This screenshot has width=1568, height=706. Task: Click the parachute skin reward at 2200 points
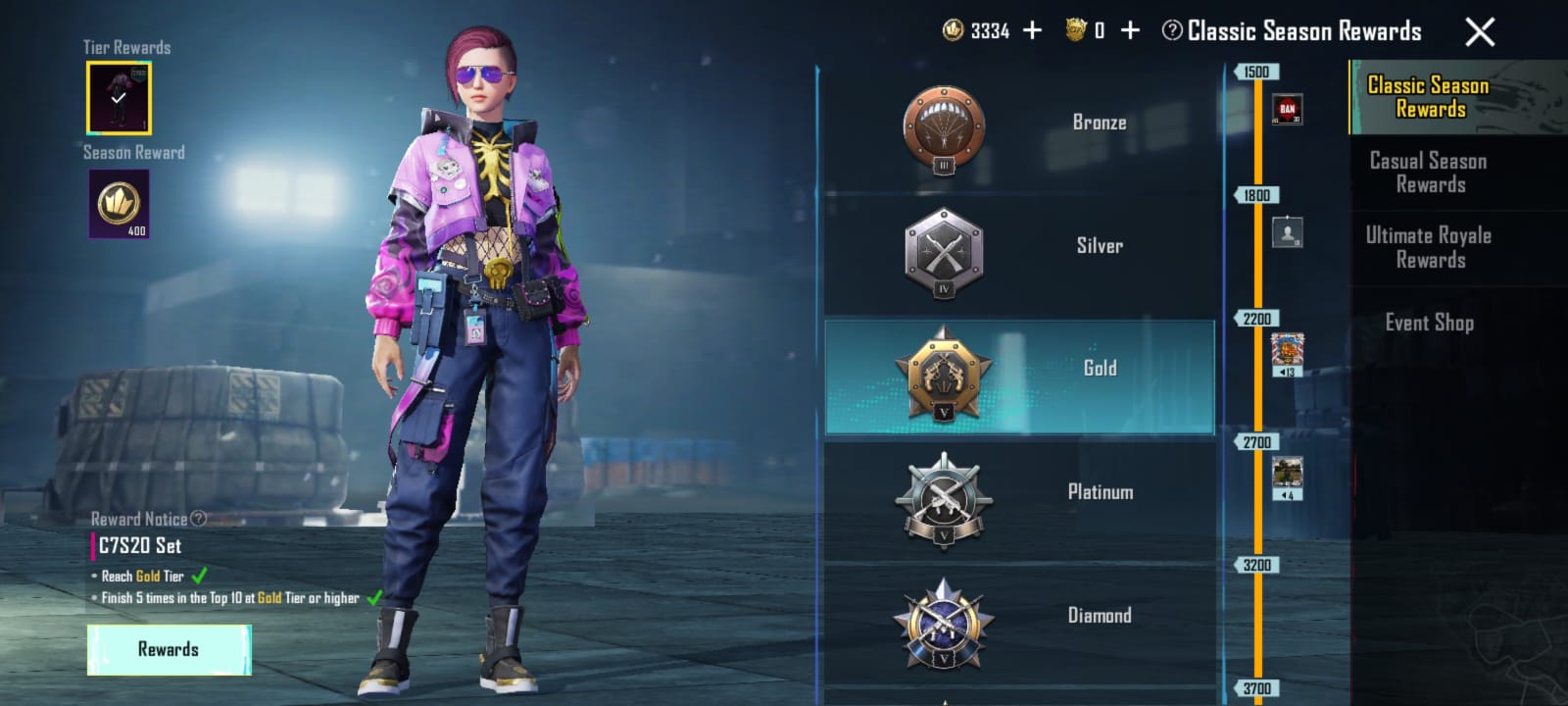[x=1289, y=351]
